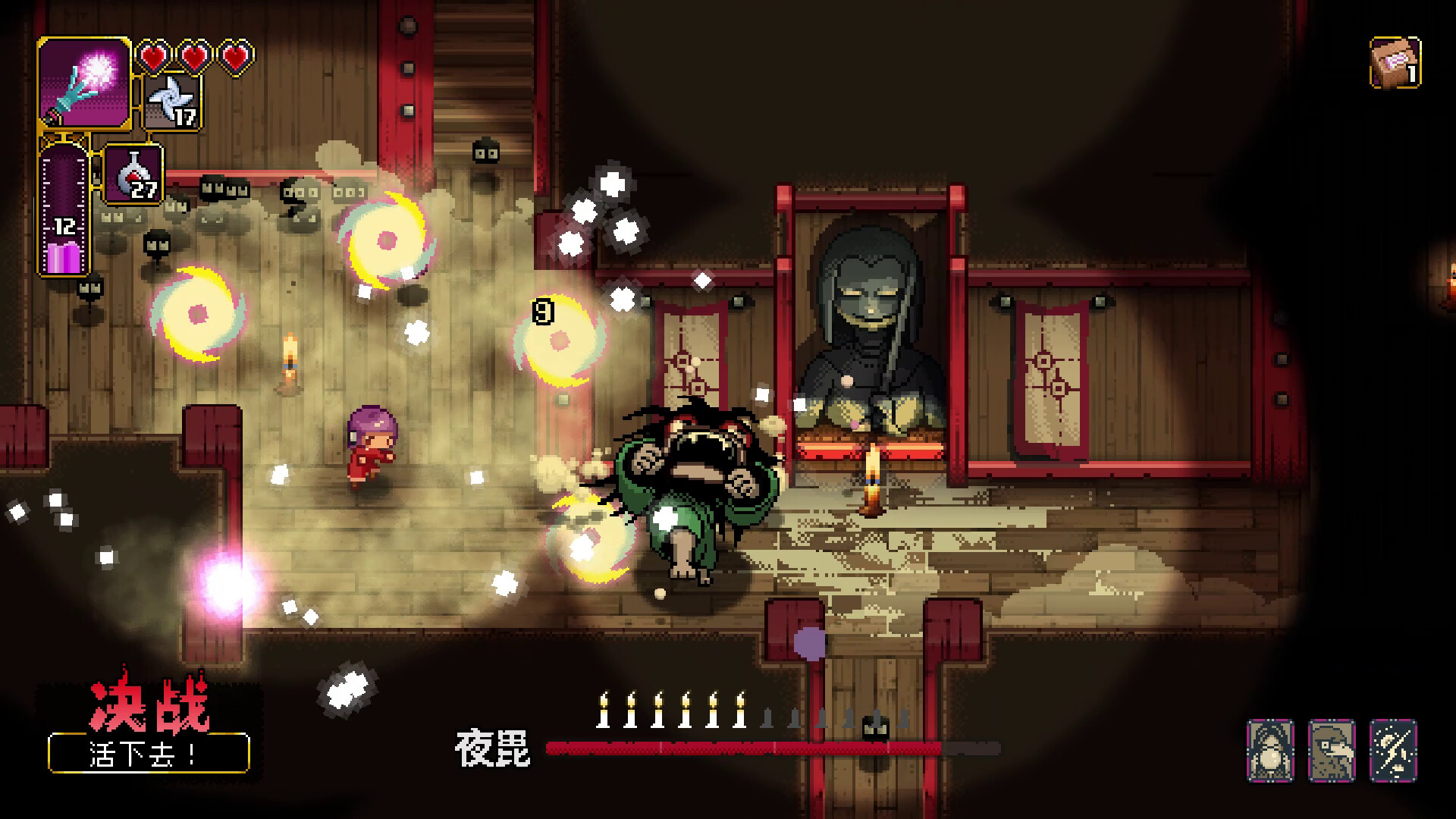
Task: Click the first red heart icon
Action: point(155,55)
